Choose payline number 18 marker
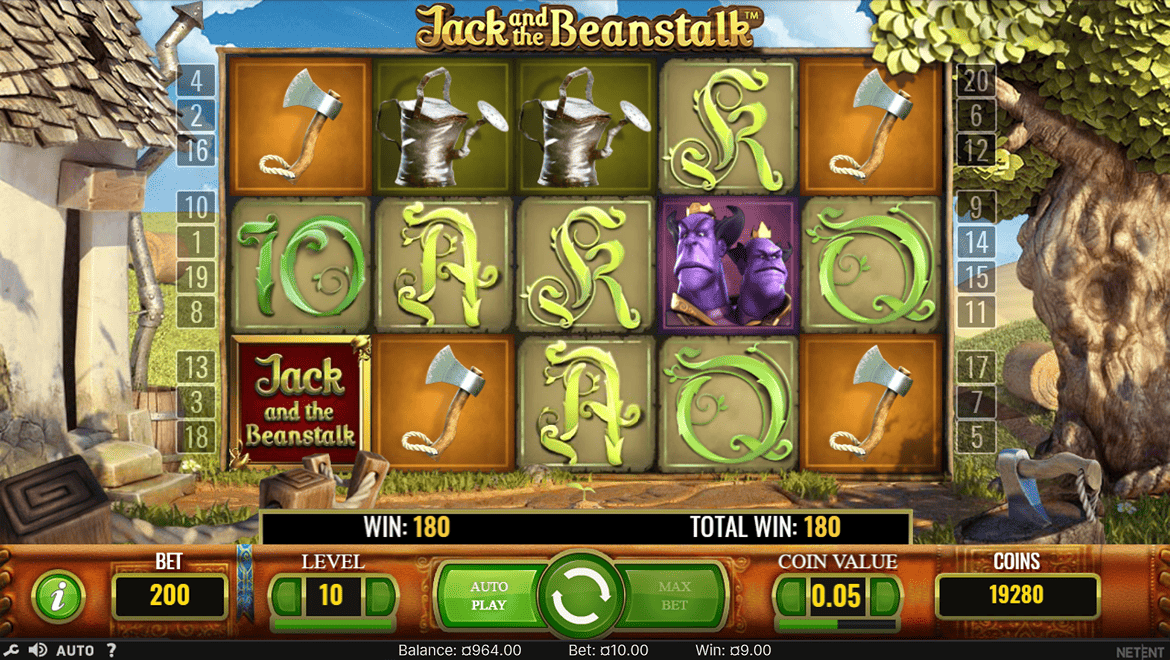 click(196, 437)
